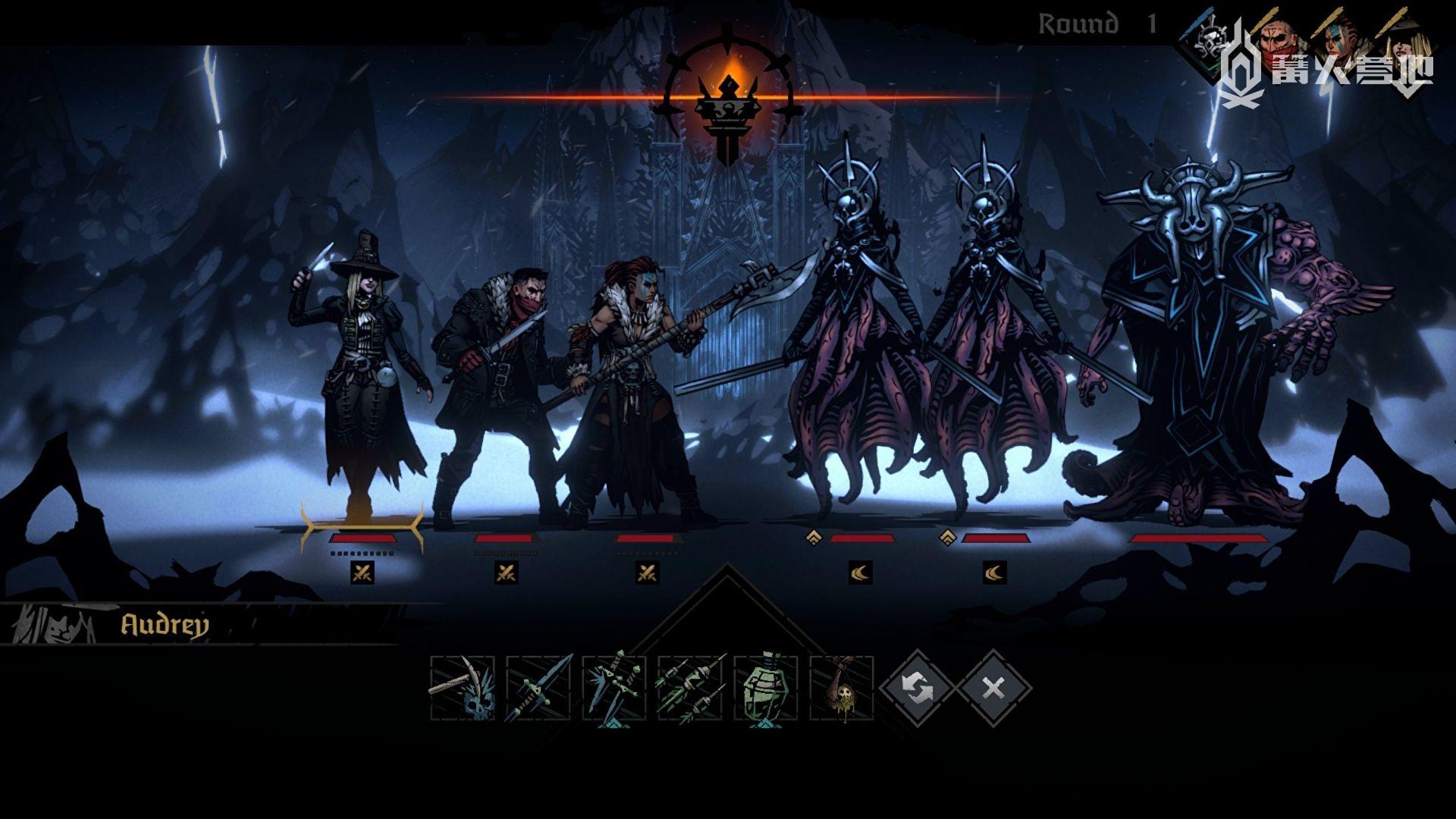Click Audrey's crossed-swords token icon
This screenshot has height=819, width=1456.
362,573
